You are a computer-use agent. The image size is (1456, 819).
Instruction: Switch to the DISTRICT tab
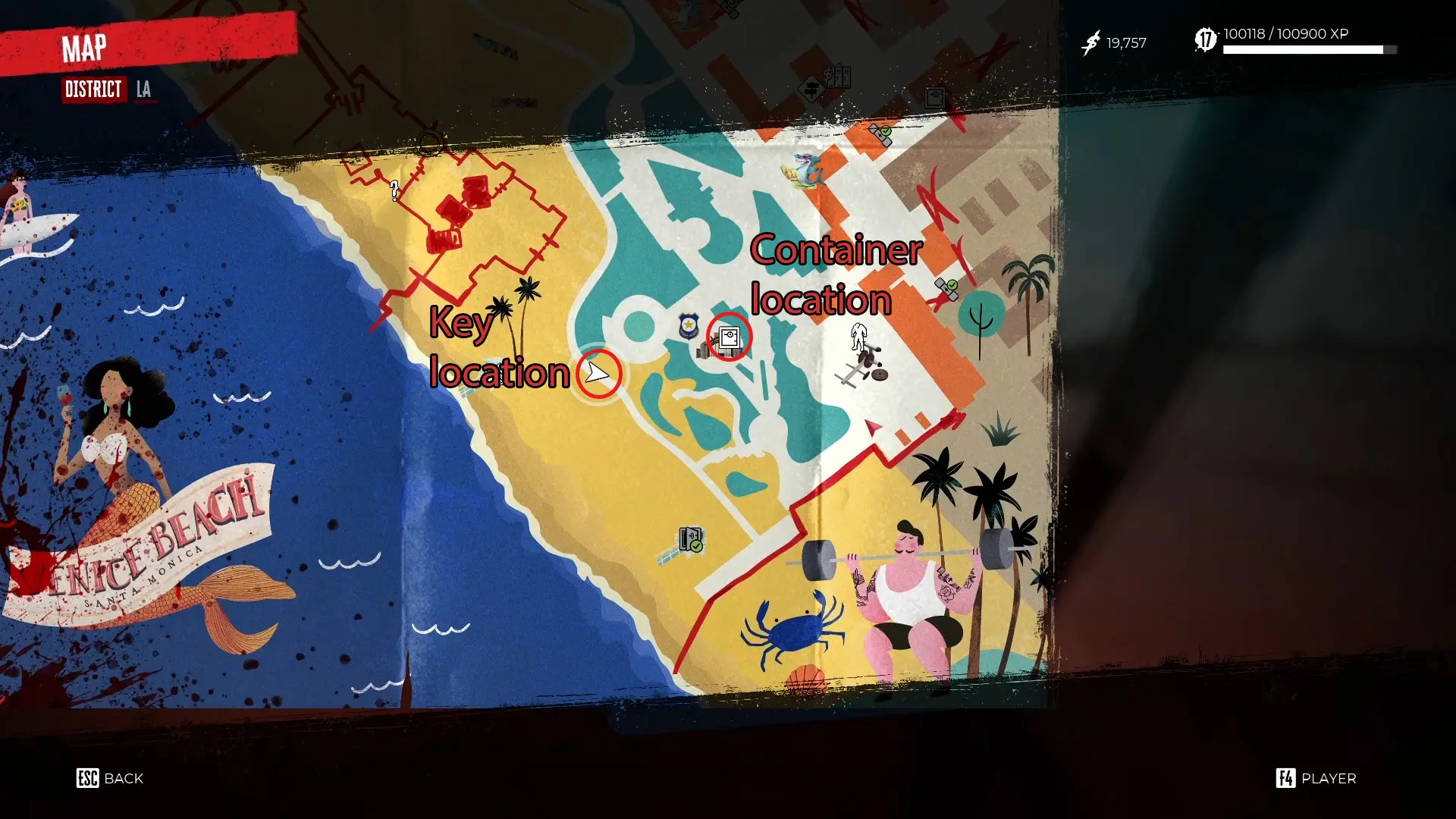93,89
